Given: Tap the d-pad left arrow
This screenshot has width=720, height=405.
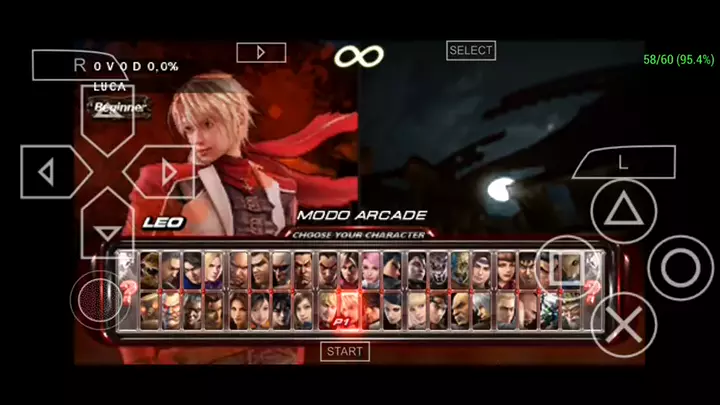Looking at the screenshot, I should click(x=46, y=173).
